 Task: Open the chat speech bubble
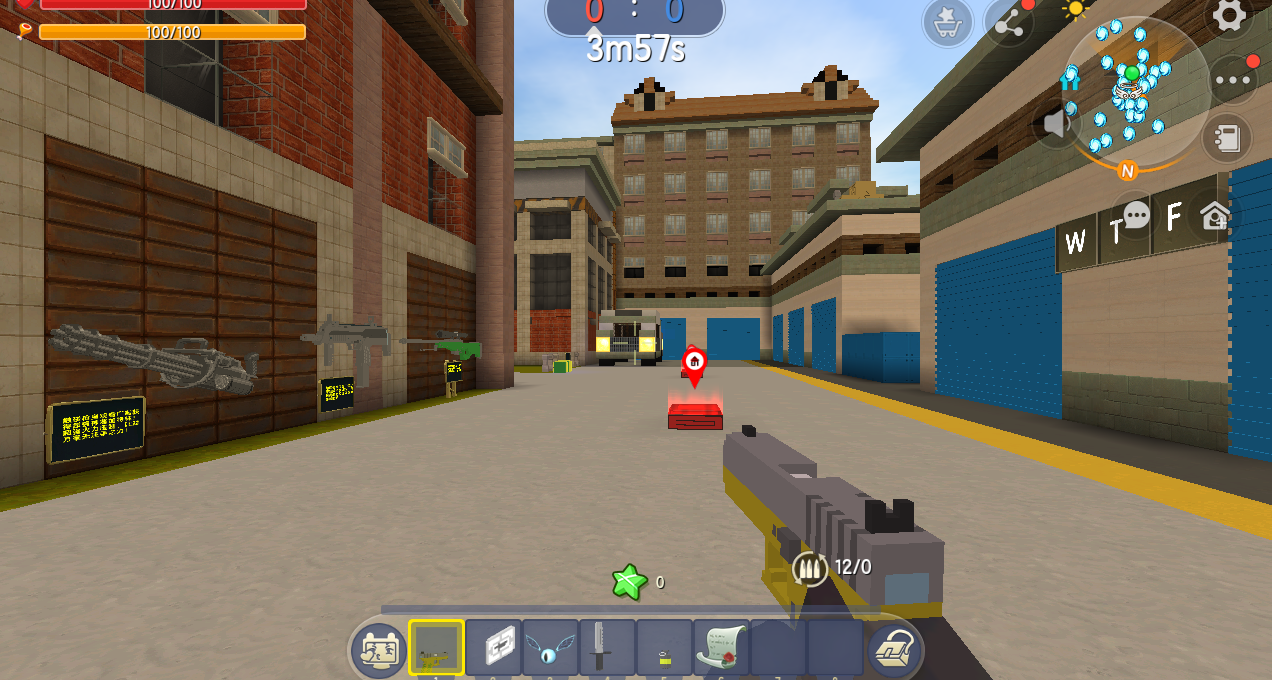pos(1137,215)
